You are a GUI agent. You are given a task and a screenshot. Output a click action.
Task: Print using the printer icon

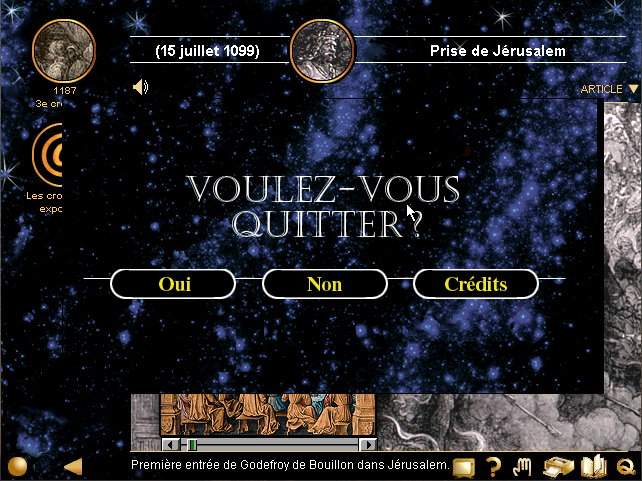point(557,466)
